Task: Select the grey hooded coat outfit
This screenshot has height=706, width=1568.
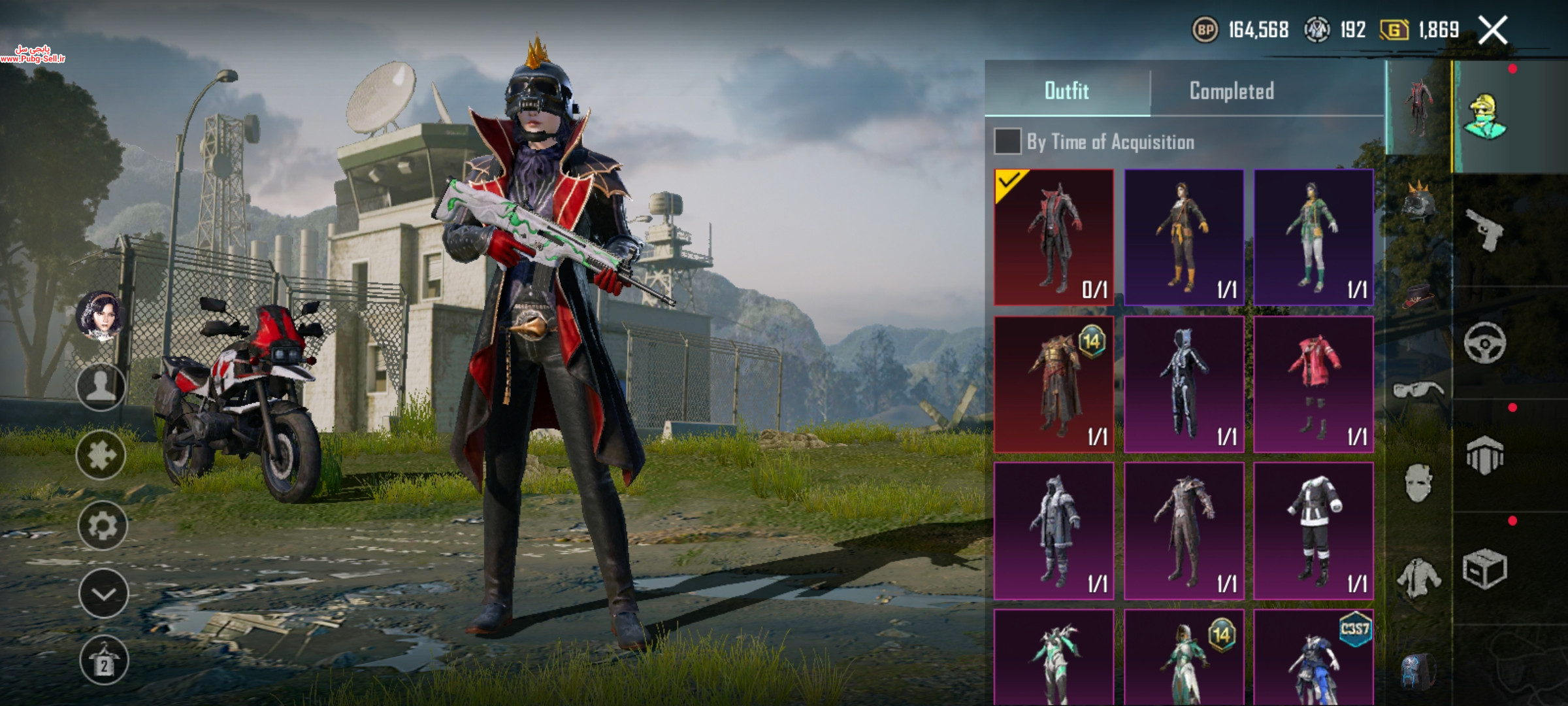Action: tap(1053, 531)
